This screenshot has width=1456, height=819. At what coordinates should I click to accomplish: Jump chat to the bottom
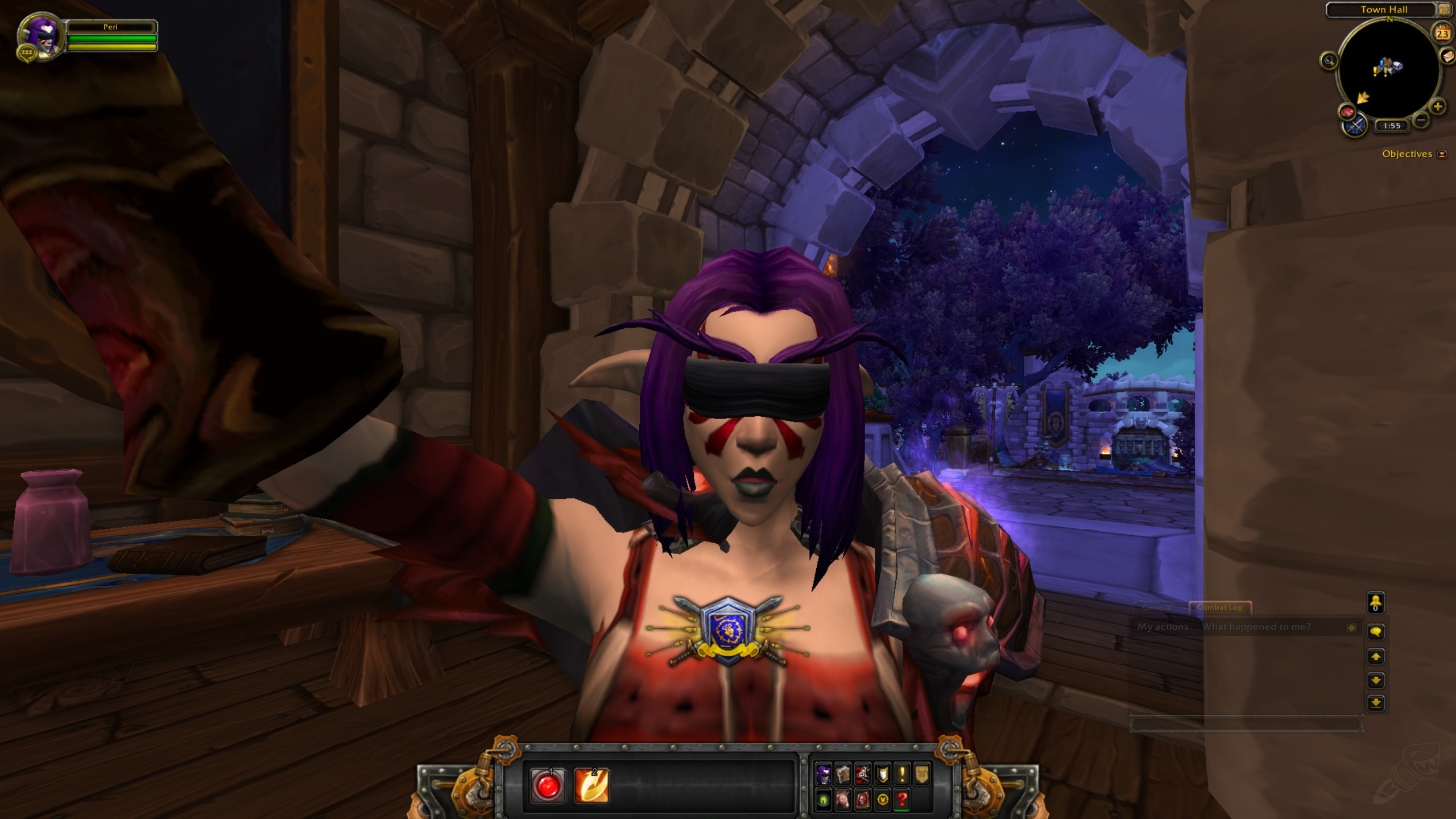click(x=1375, y=704)
